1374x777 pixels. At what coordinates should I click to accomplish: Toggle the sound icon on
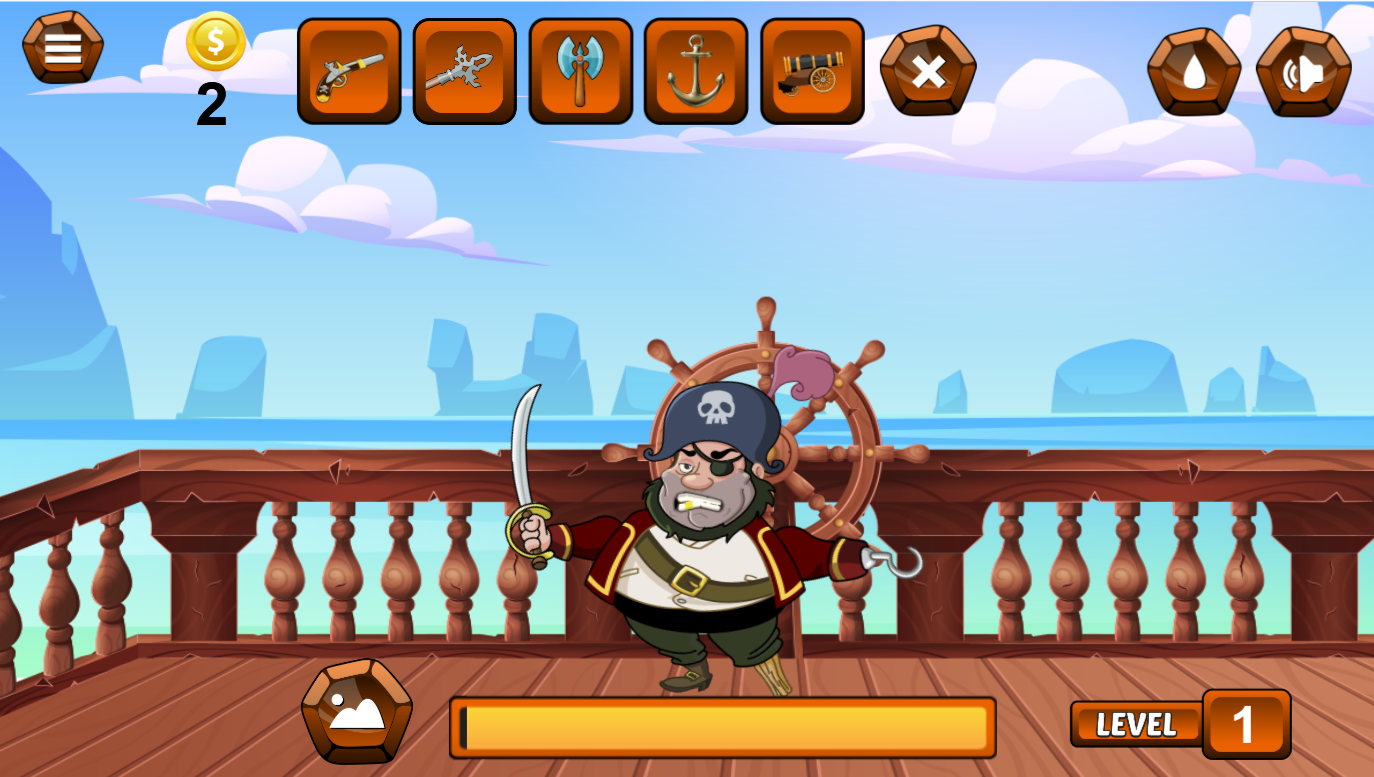(x=1305, y=69)
